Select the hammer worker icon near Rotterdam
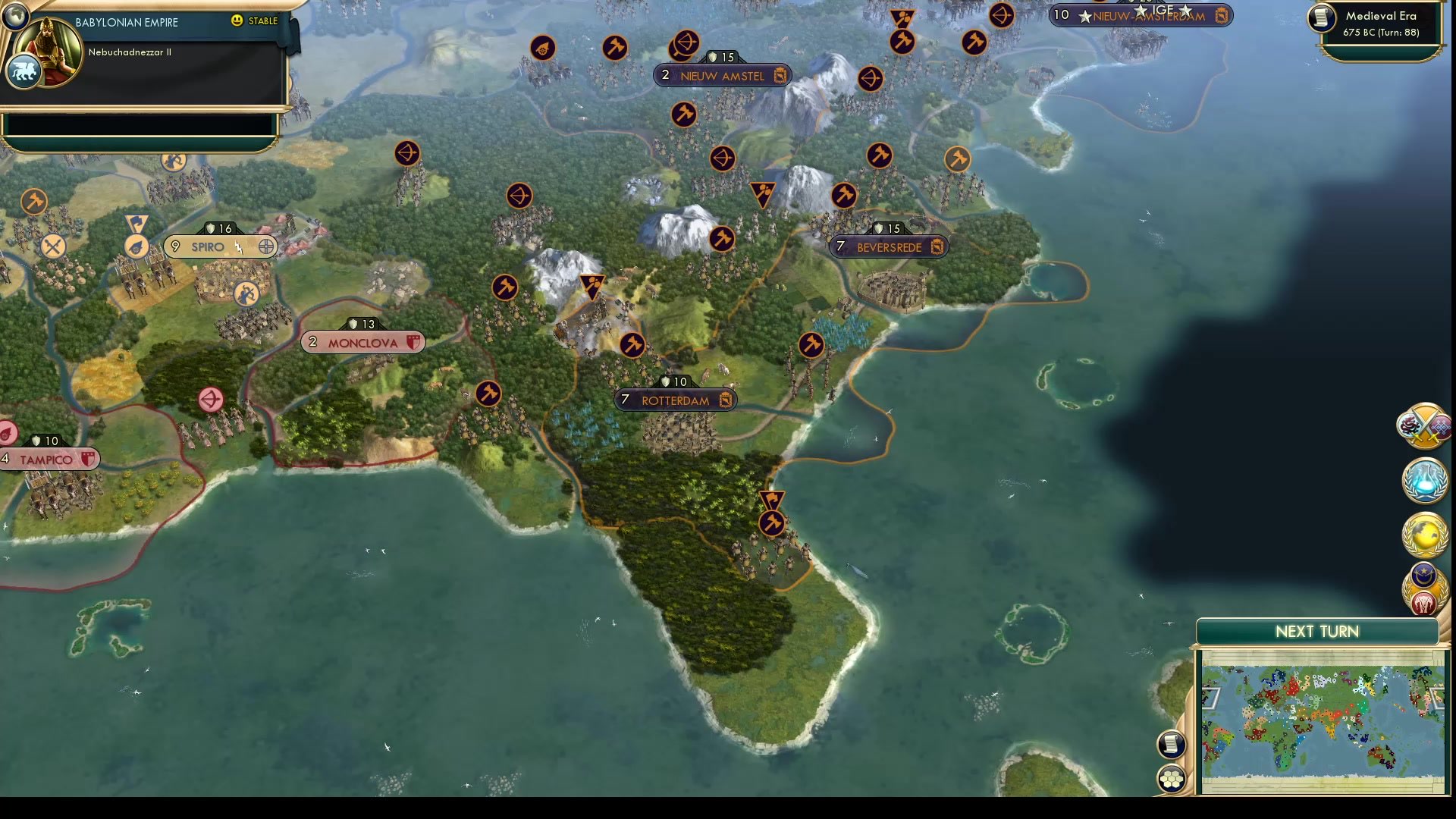This screenshot has height=819, width=1456. pos(632,344)
